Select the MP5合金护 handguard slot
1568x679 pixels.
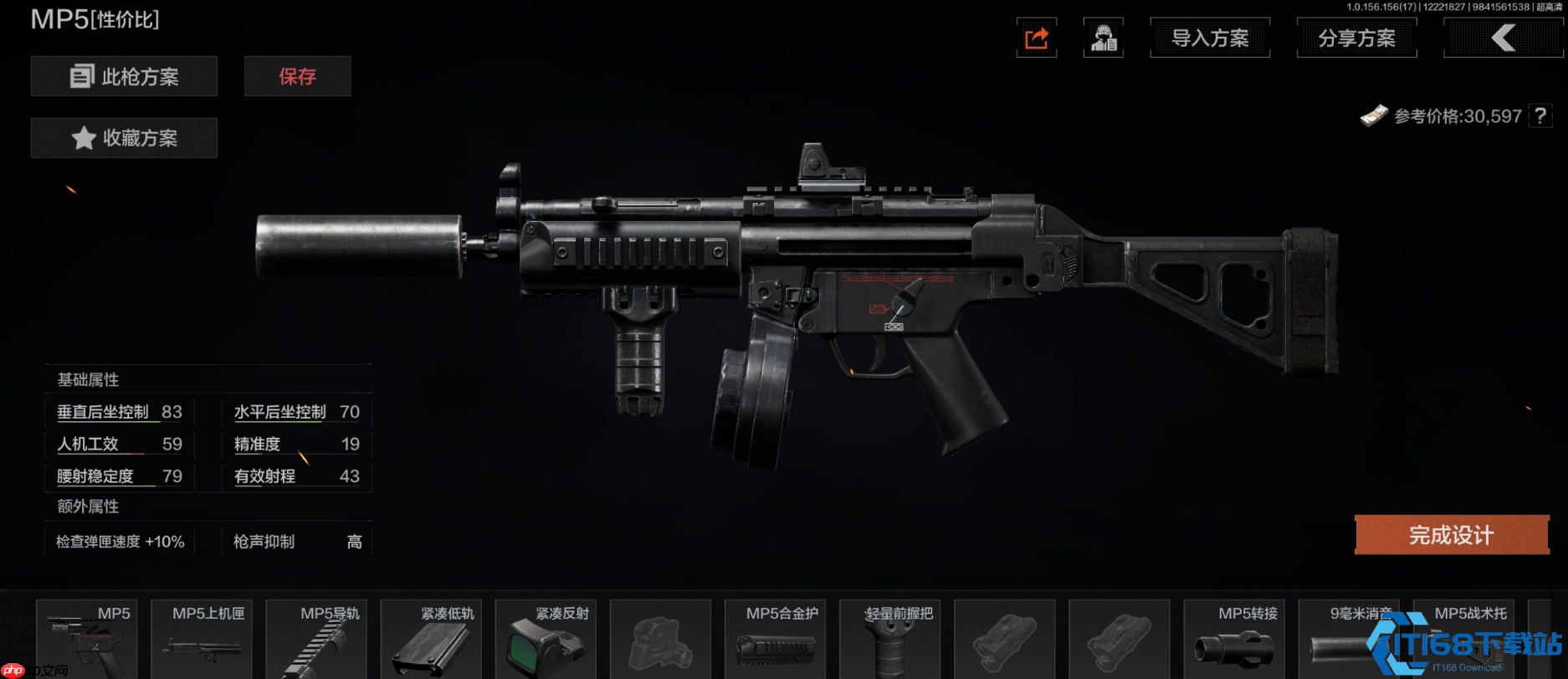point(775,640)
